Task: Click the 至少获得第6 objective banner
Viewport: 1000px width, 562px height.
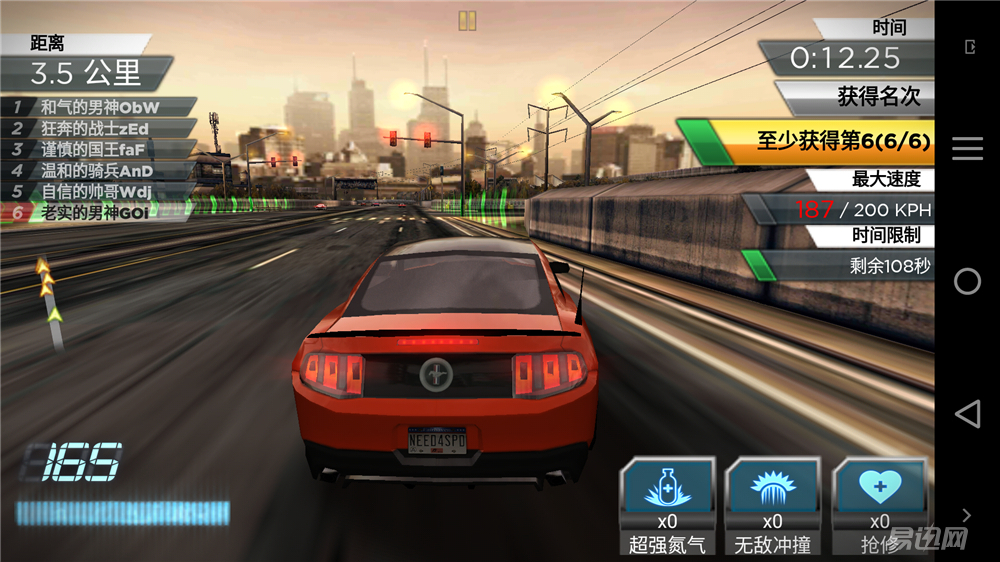Action: click(x=806, y=142)
